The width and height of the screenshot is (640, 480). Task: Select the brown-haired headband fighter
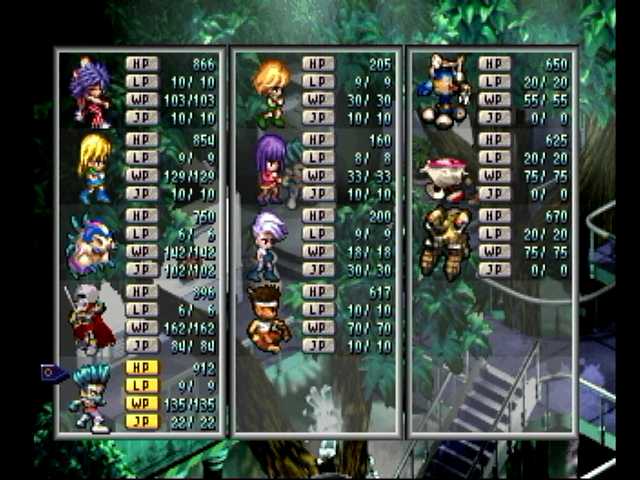(268, 318)
